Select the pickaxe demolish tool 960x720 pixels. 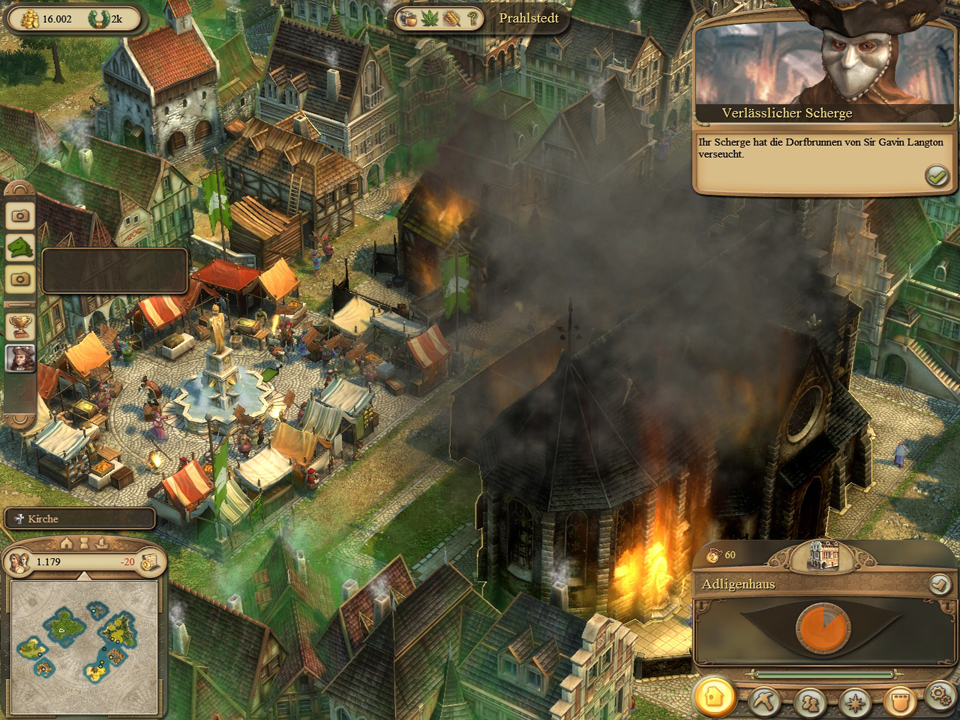click(x=765, y=699)
